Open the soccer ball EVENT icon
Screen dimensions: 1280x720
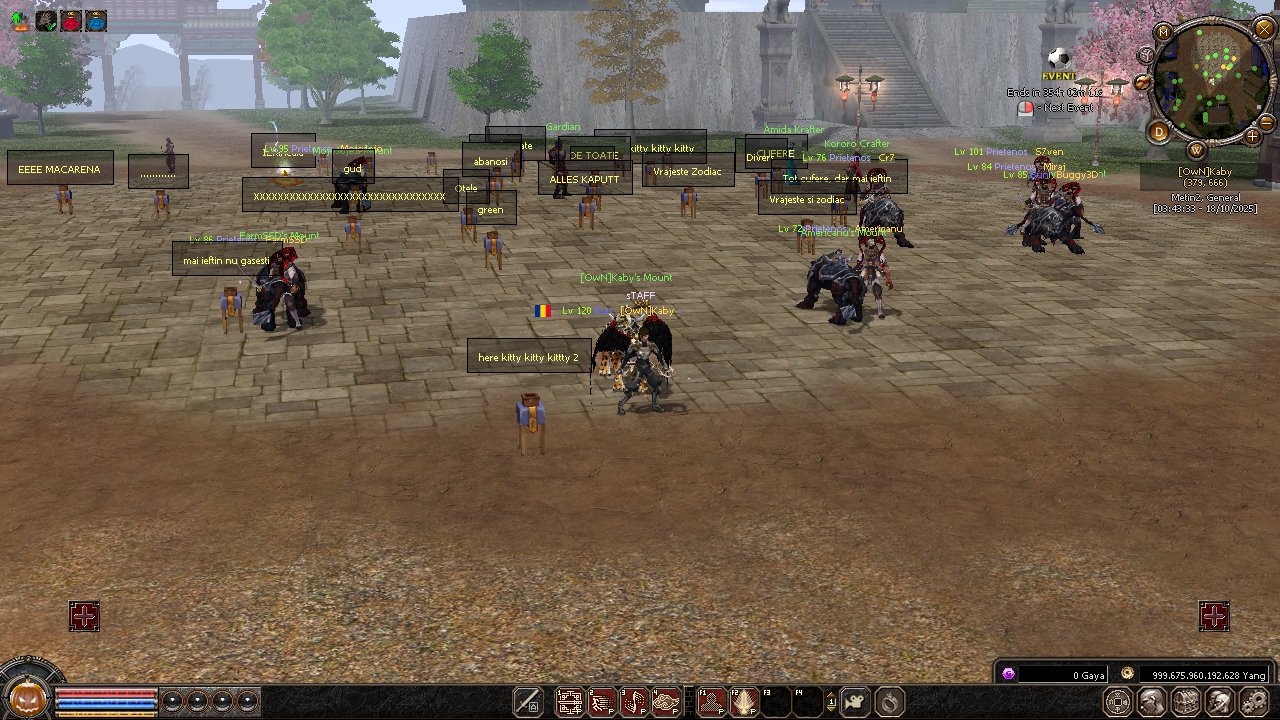(1059, 60)
